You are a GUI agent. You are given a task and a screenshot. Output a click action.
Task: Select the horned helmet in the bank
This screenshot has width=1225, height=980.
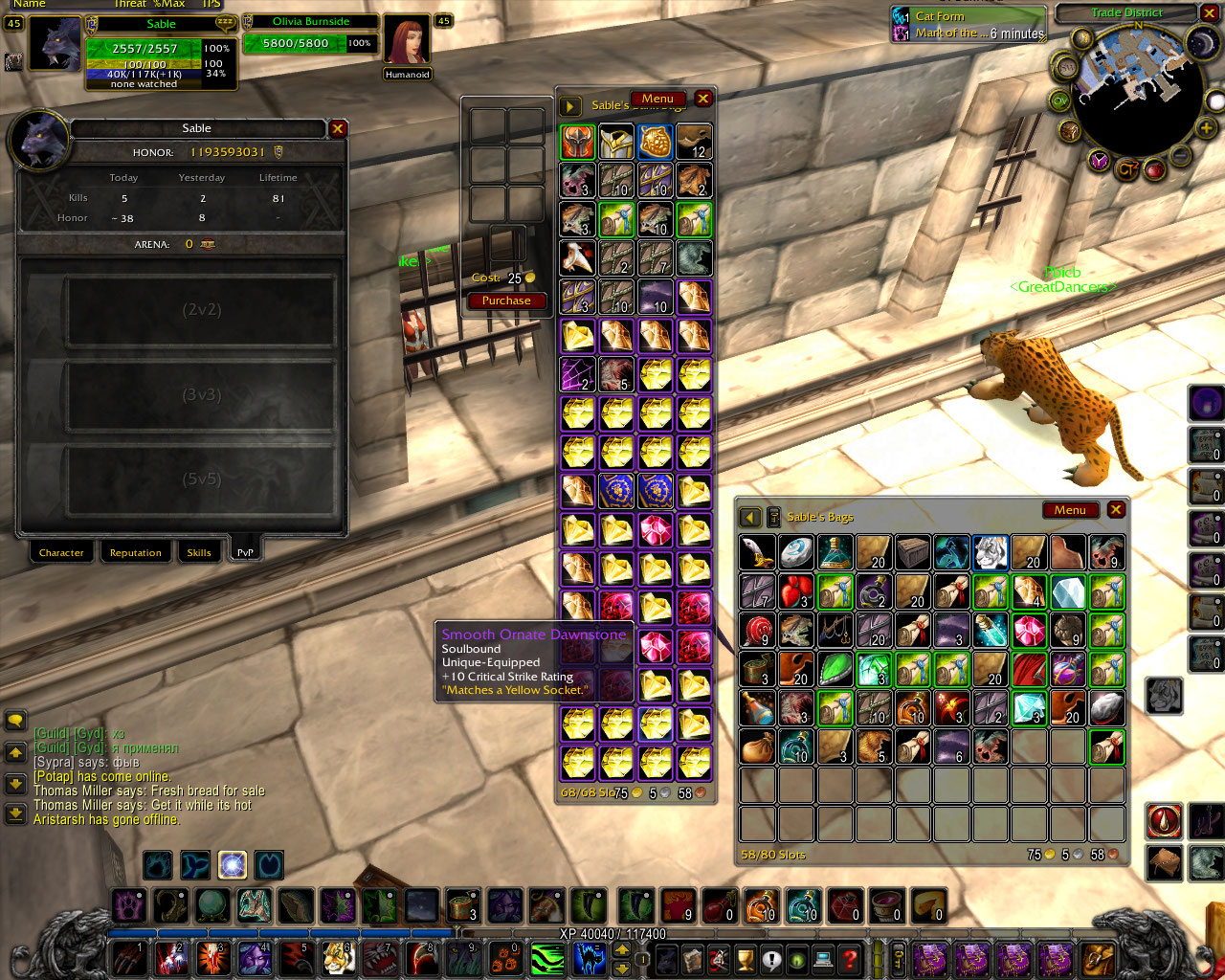578,143
